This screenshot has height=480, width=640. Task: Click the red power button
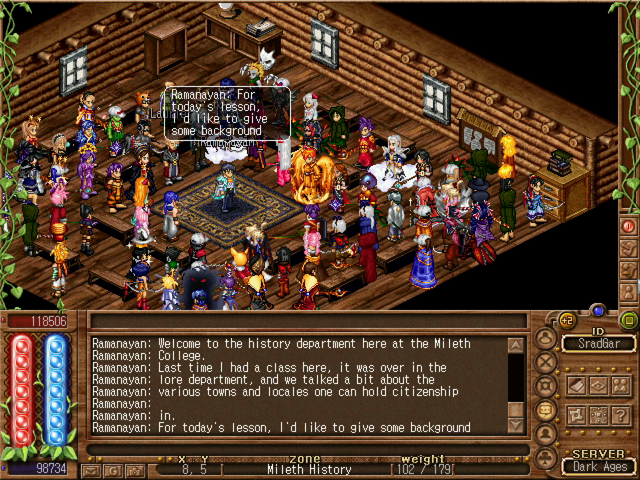point(628,227)
